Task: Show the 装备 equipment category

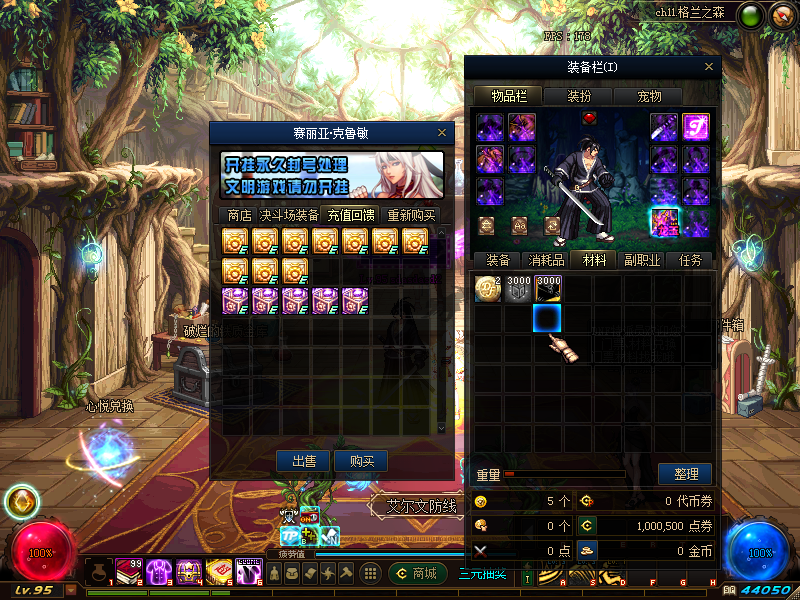Action: pos(498,260)
